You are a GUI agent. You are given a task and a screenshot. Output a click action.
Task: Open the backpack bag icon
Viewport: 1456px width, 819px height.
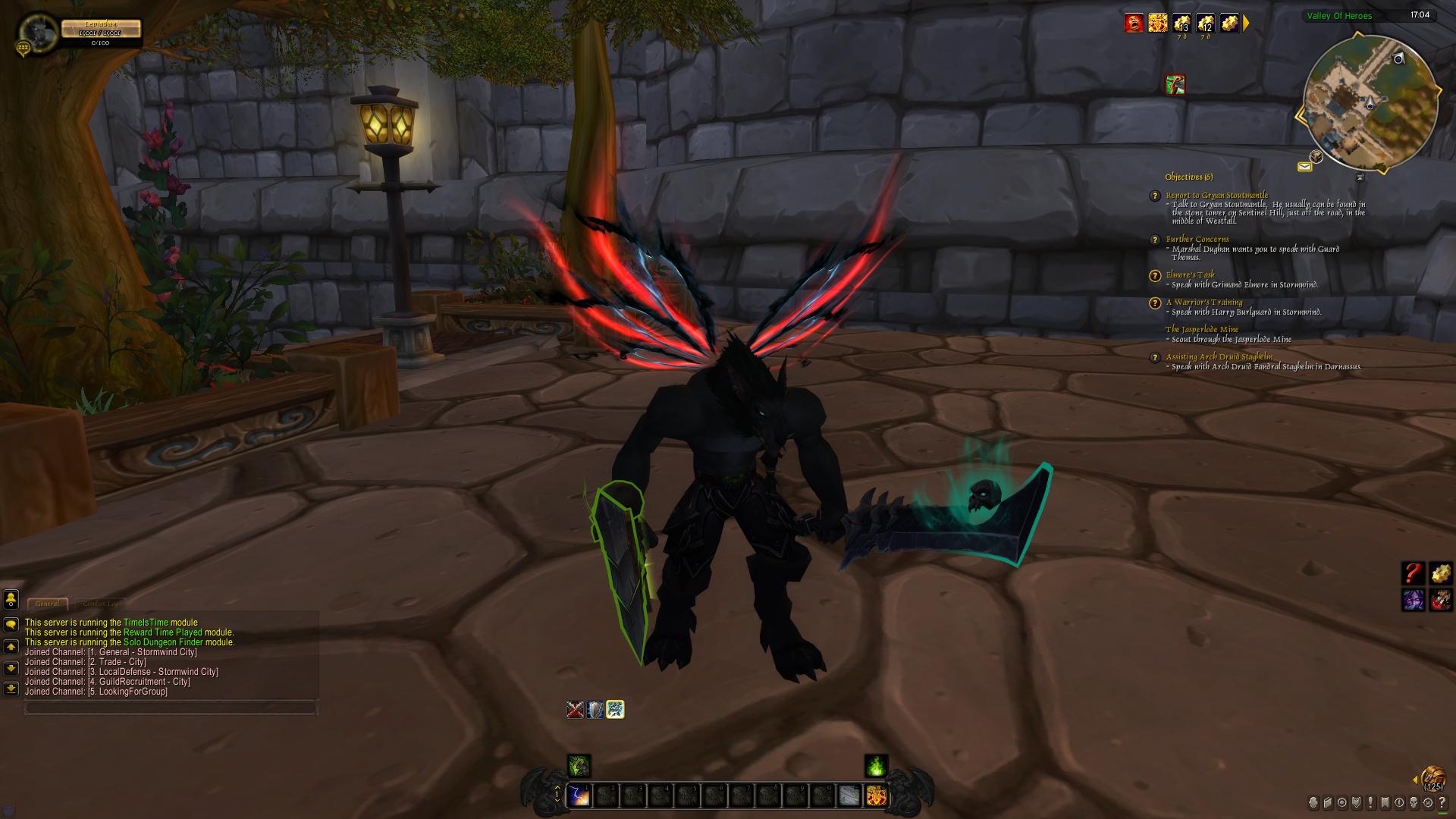click(1432, 778)
